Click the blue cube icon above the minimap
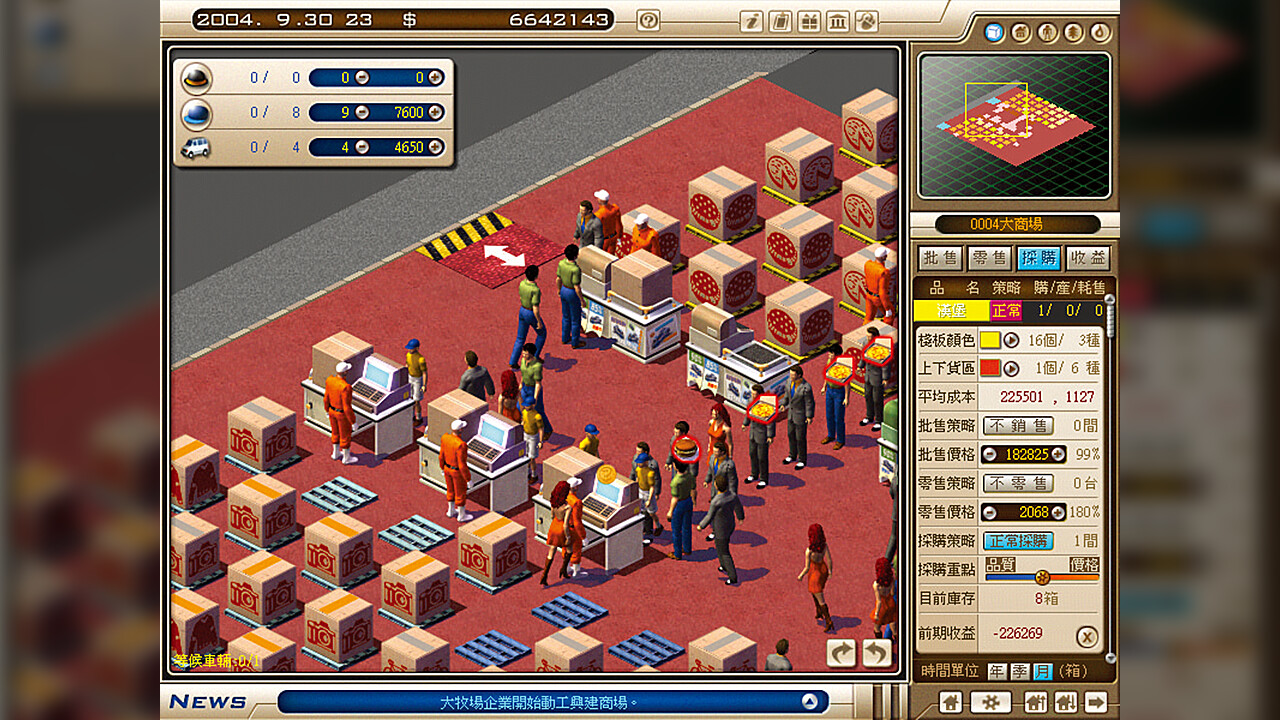The height and width of the screenshot is (720, 1280). (994, 33)
